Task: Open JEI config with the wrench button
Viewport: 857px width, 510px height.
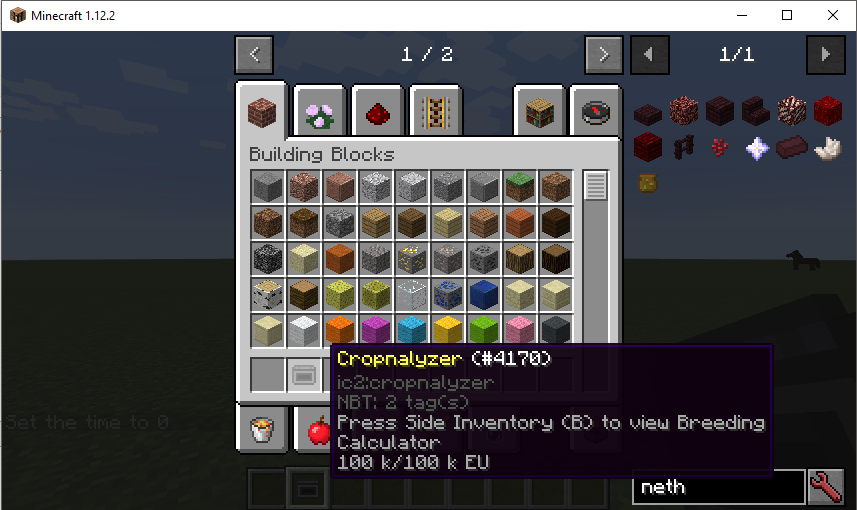Action: pos(826,487)
